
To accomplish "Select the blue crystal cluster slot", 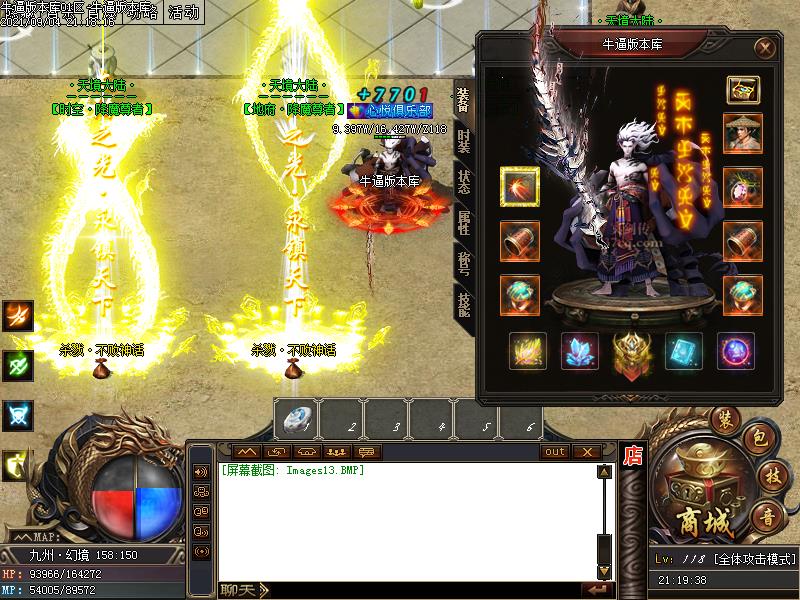I will click(580, 351).
